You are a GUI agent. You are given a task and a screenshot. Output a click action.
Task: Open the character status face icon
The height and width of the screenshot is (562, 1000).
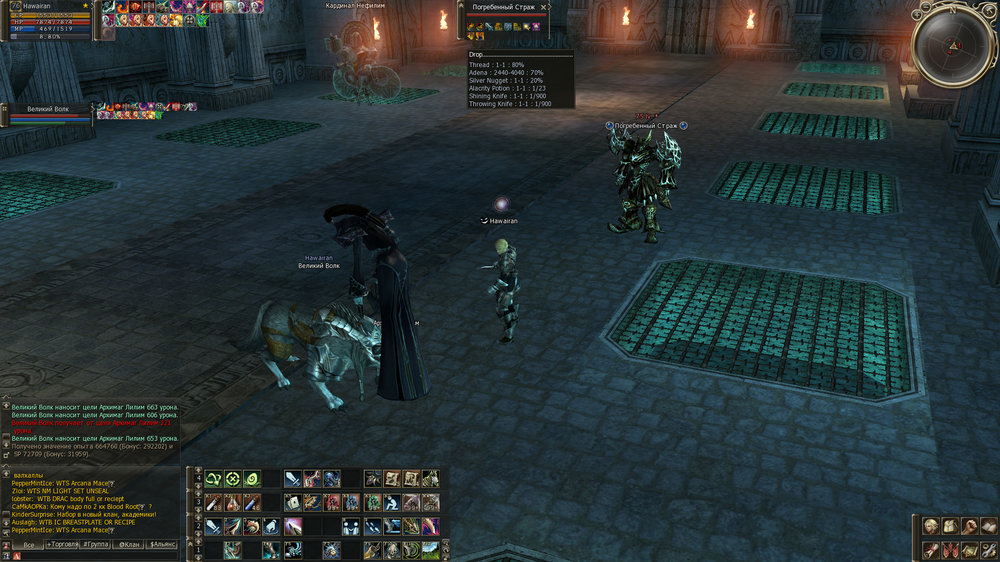(x=930, y=527)
